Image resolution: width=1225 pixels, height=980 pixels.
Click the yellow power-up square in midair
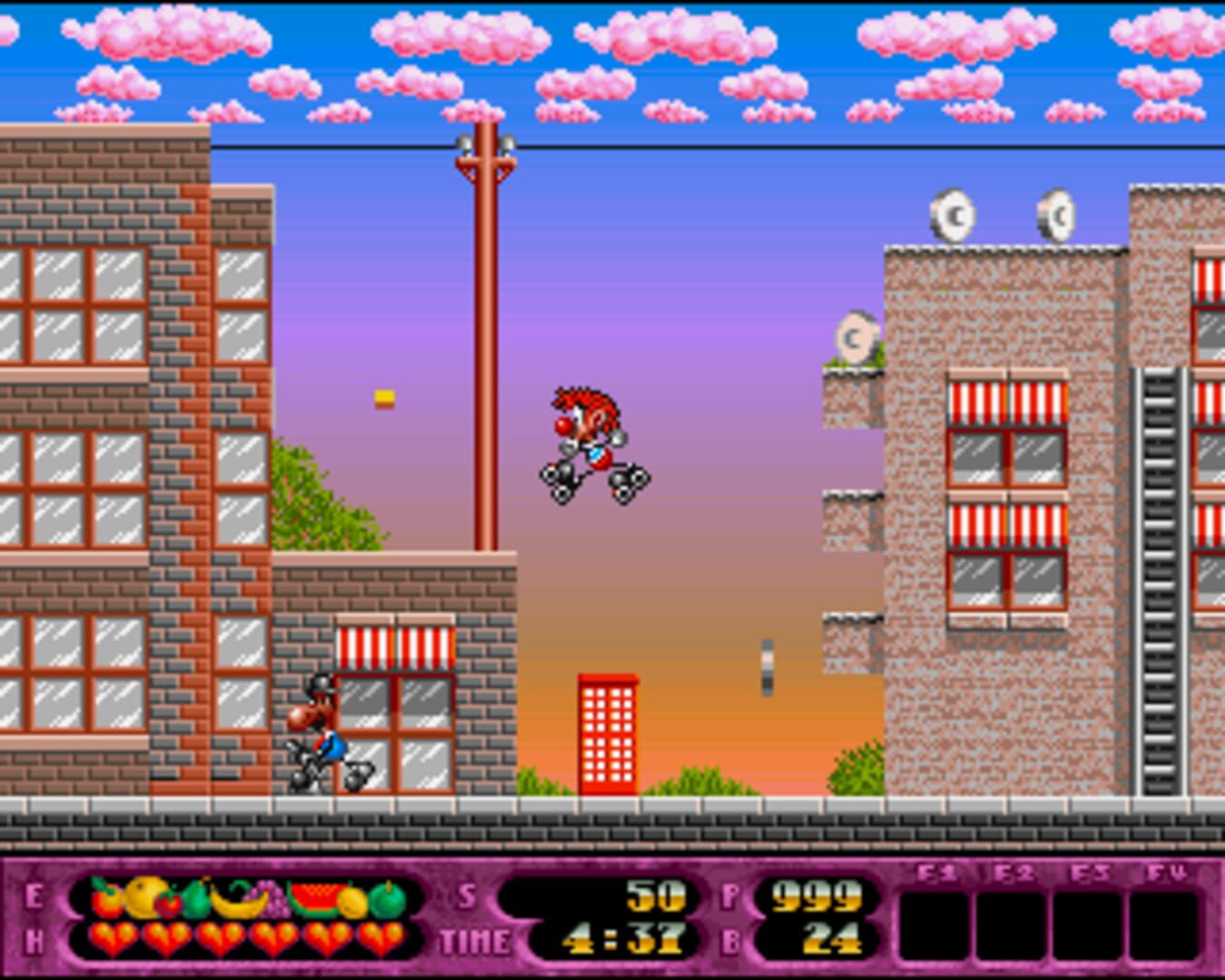pos(382,399)
